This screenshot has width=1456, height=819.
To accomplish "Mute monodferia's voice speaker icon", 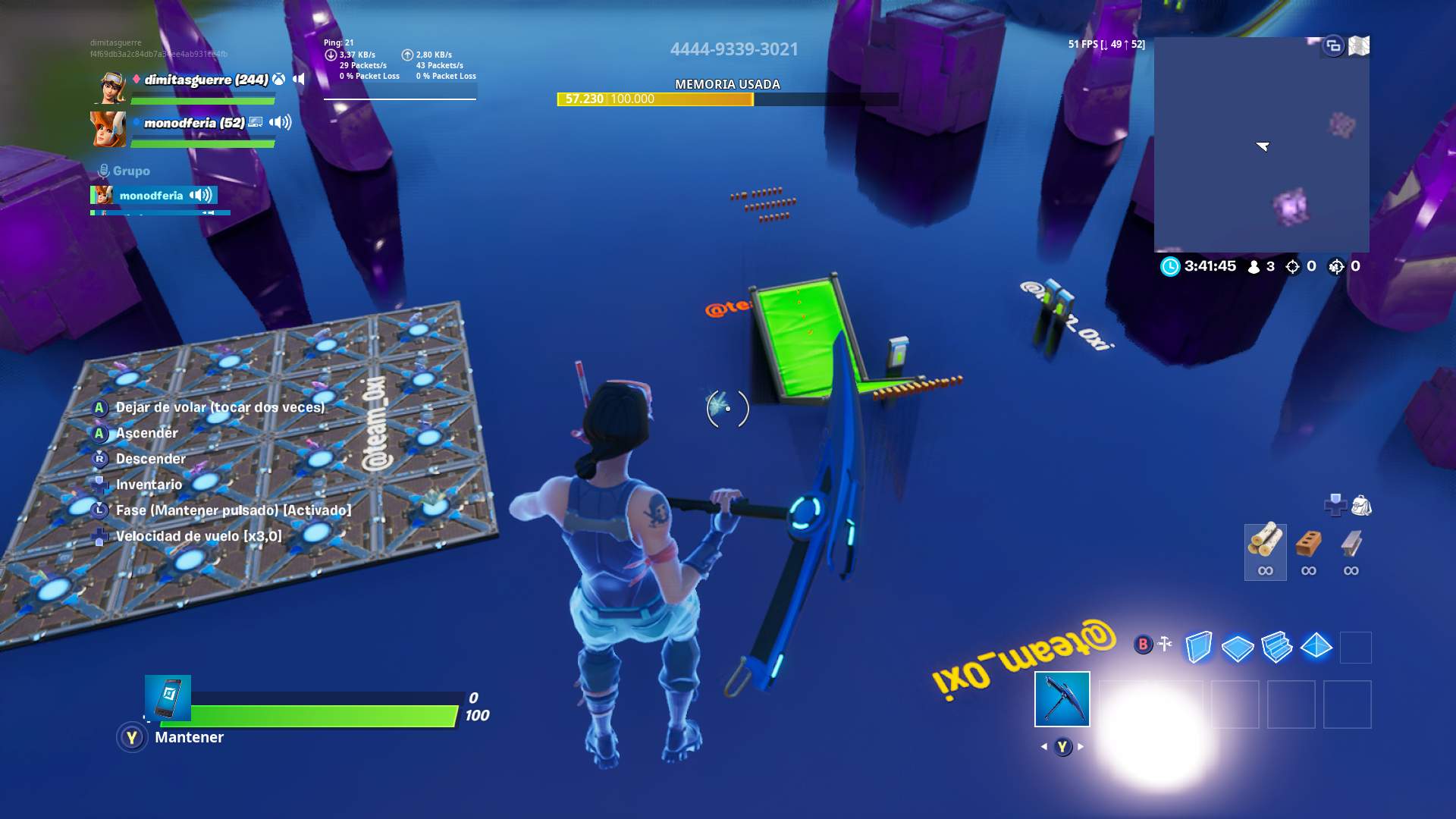I will 278,121.
